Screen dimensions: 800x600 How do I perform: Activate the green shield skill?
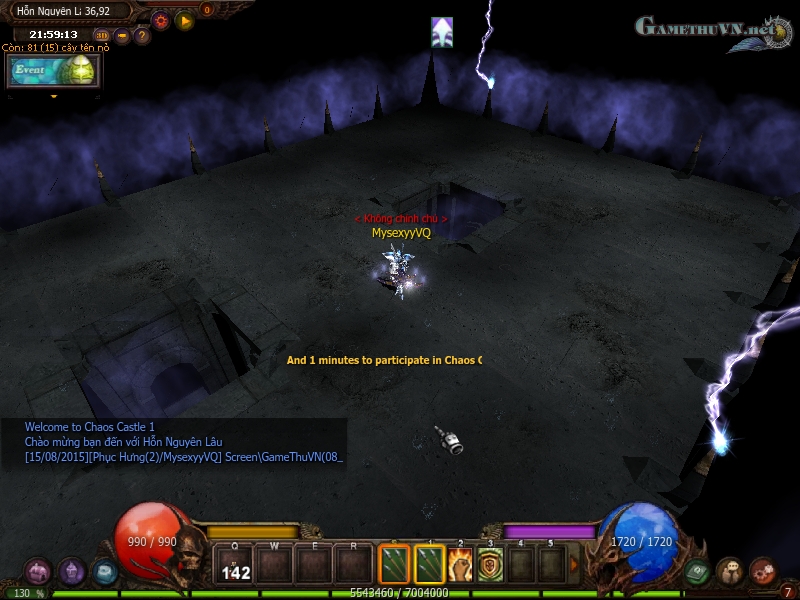click(490, 565)
